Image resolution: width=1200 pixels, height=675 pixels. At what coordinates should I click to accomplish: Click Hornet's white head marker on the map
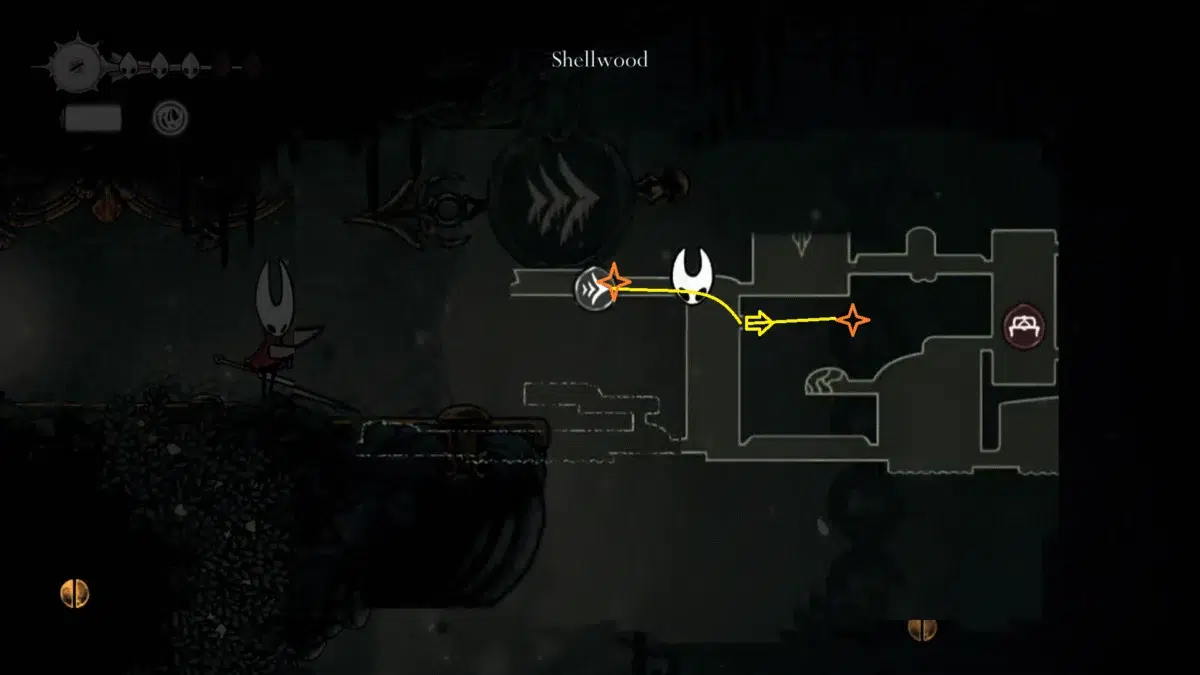pos(692,275)
